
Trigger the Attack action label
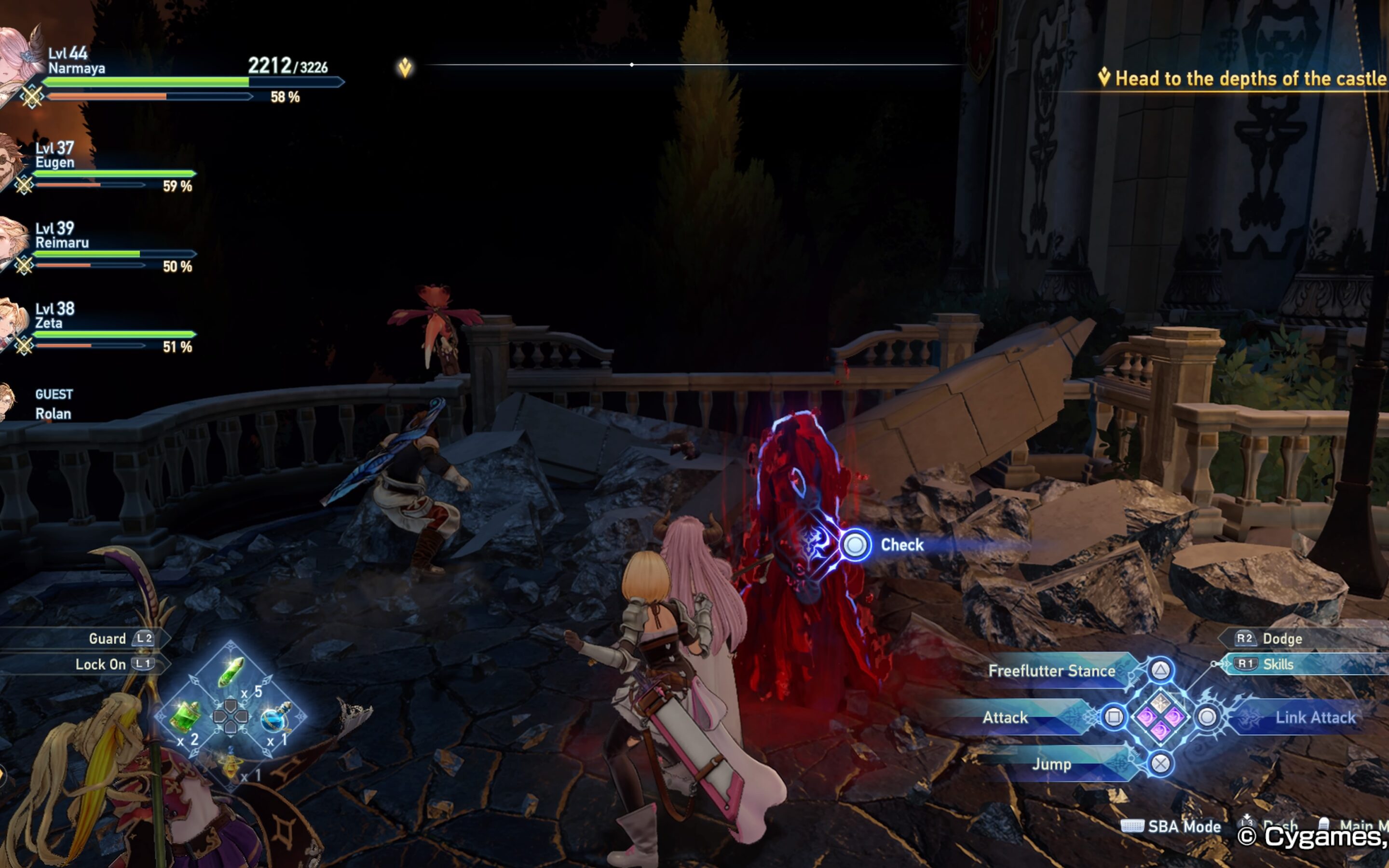(1005, 718)
